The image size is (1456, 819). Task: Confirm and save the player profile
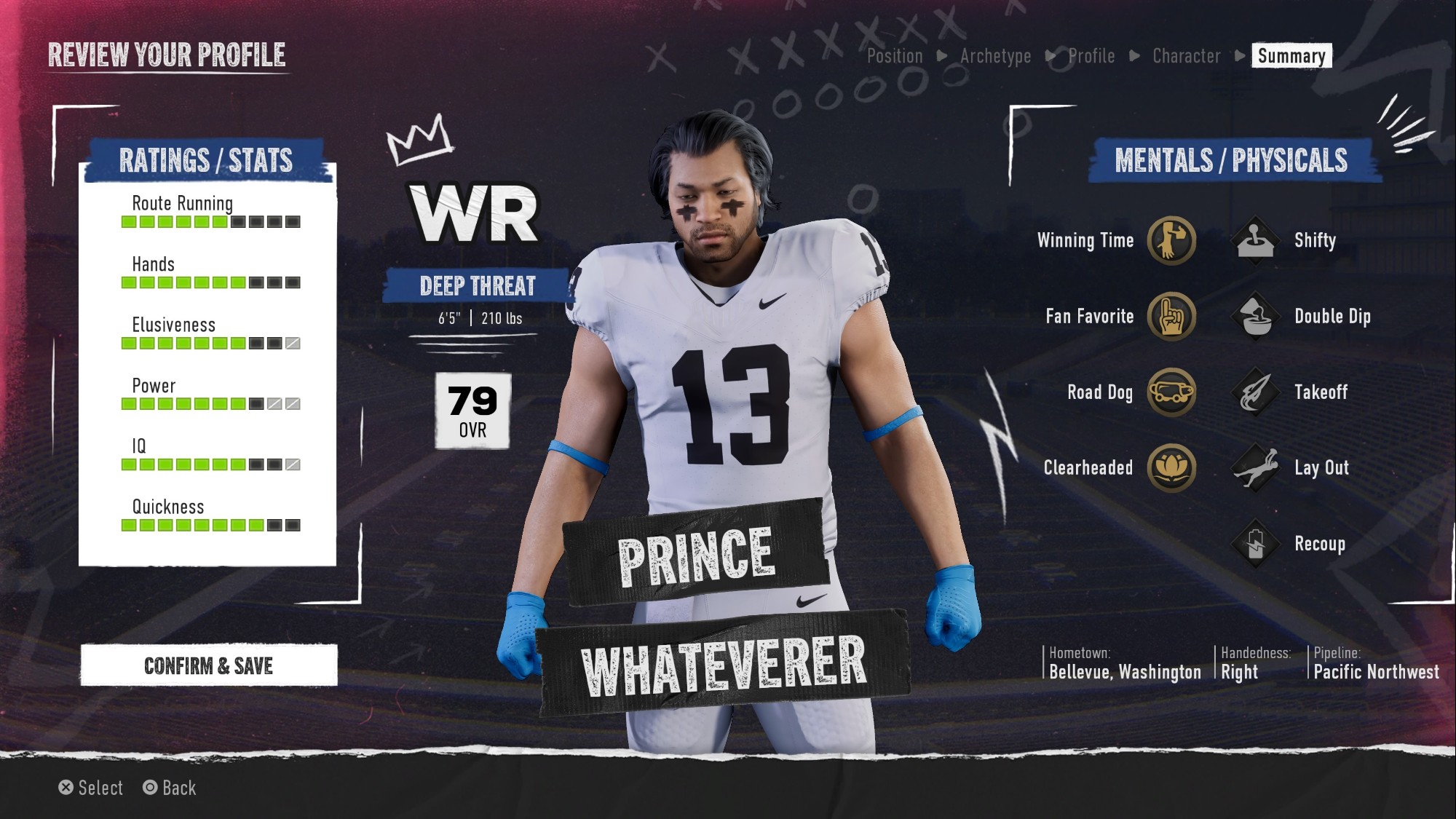click(209, 665)
